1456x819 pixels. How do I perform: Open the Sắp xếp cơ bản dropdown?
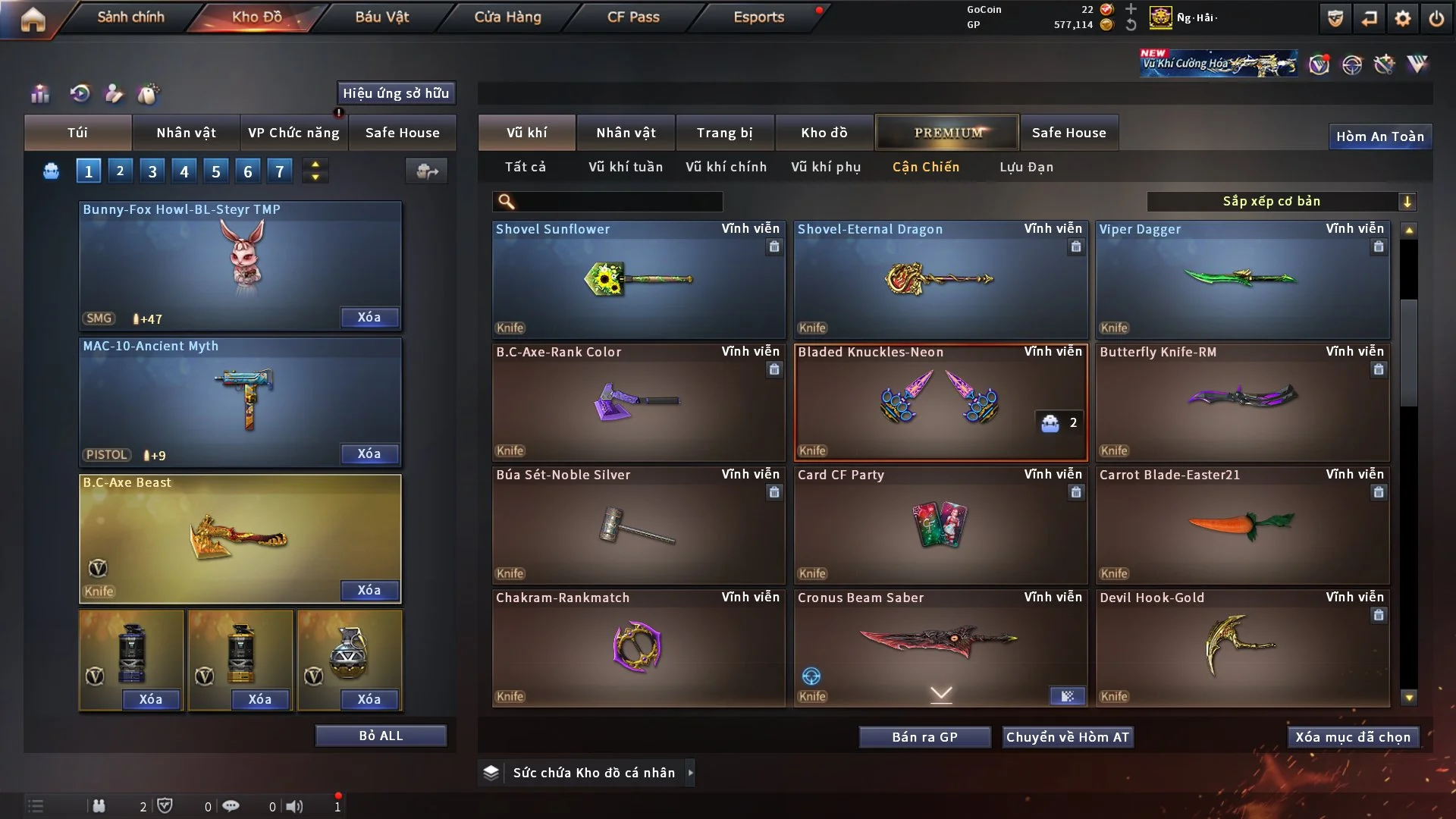[1281, 201]
